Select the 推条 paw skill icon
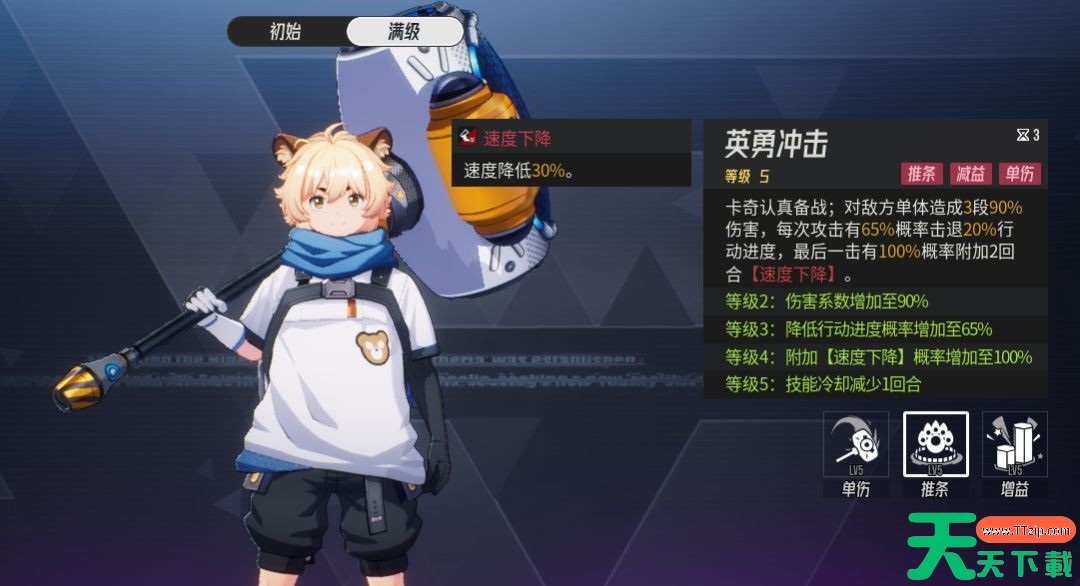Image resolution: width=1080 pixels, height=586 pixels. click(935, 444)
